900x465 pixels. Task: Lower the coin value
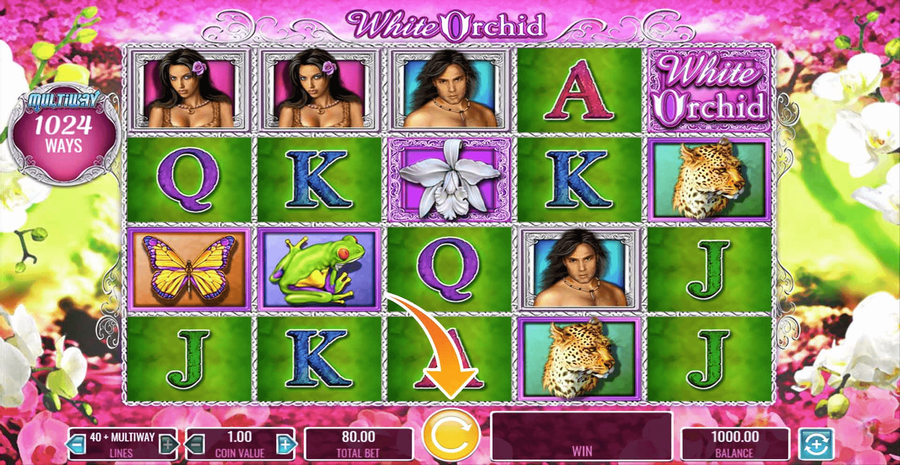coord(197,443)
